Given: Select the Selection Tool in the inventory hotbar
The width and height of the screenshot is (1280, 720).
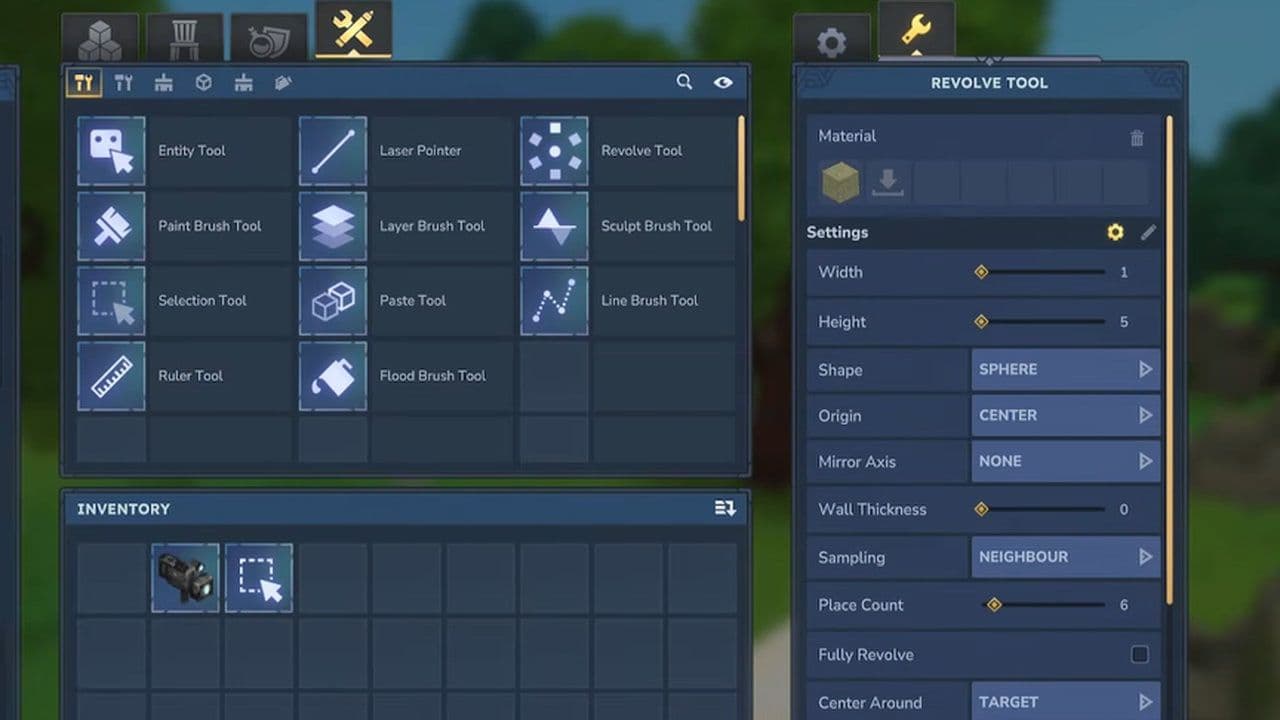Looking at the screenshot, I should pos(259,577).
